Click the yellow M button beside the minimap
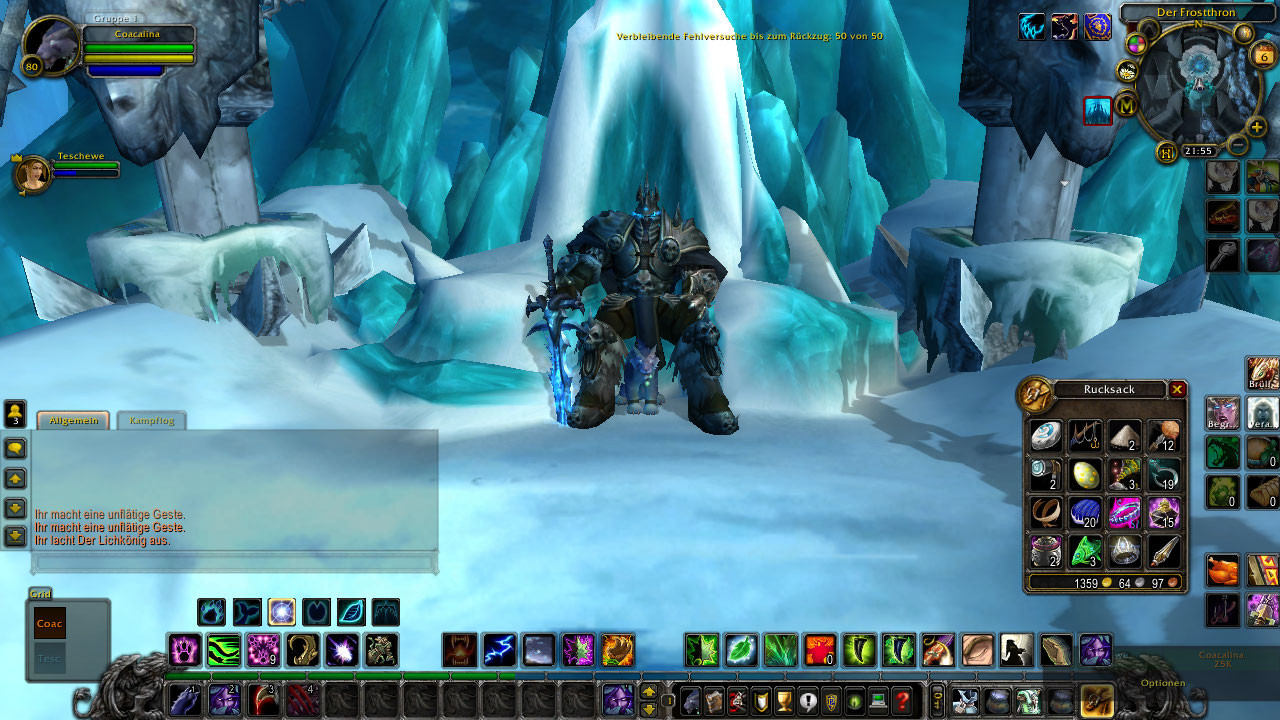The width and height of the screenshot is (1280, 720). tap(1127, 103)
